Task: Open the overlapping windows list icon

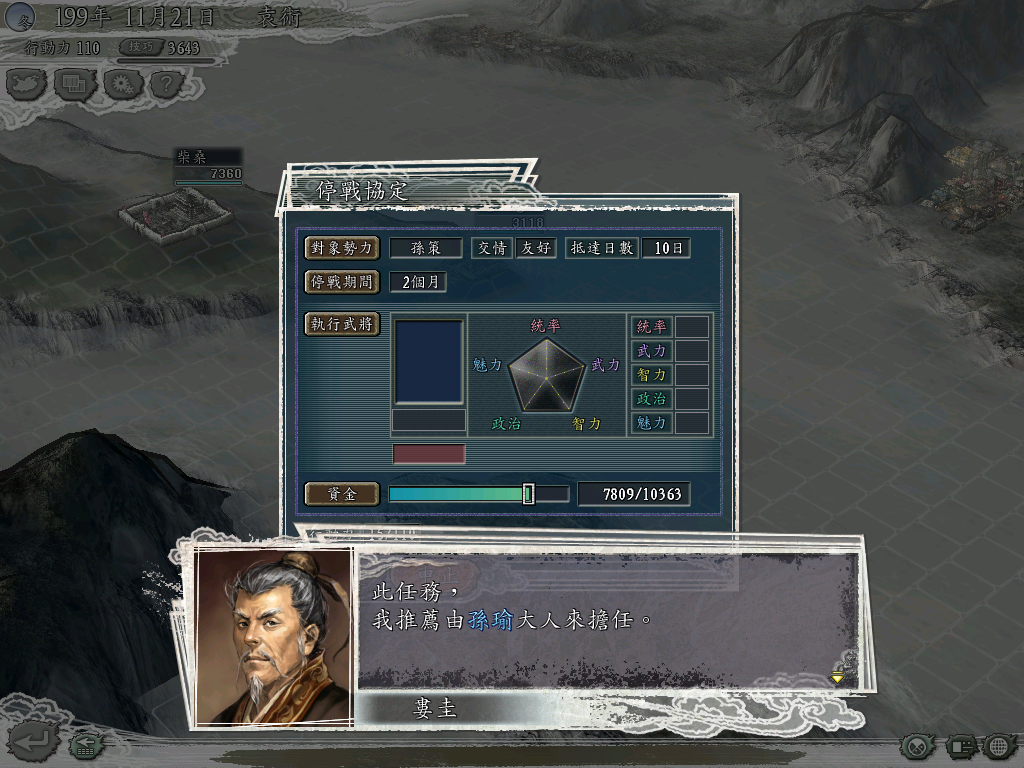Action: pyautogui.click(x=74, y=84)
